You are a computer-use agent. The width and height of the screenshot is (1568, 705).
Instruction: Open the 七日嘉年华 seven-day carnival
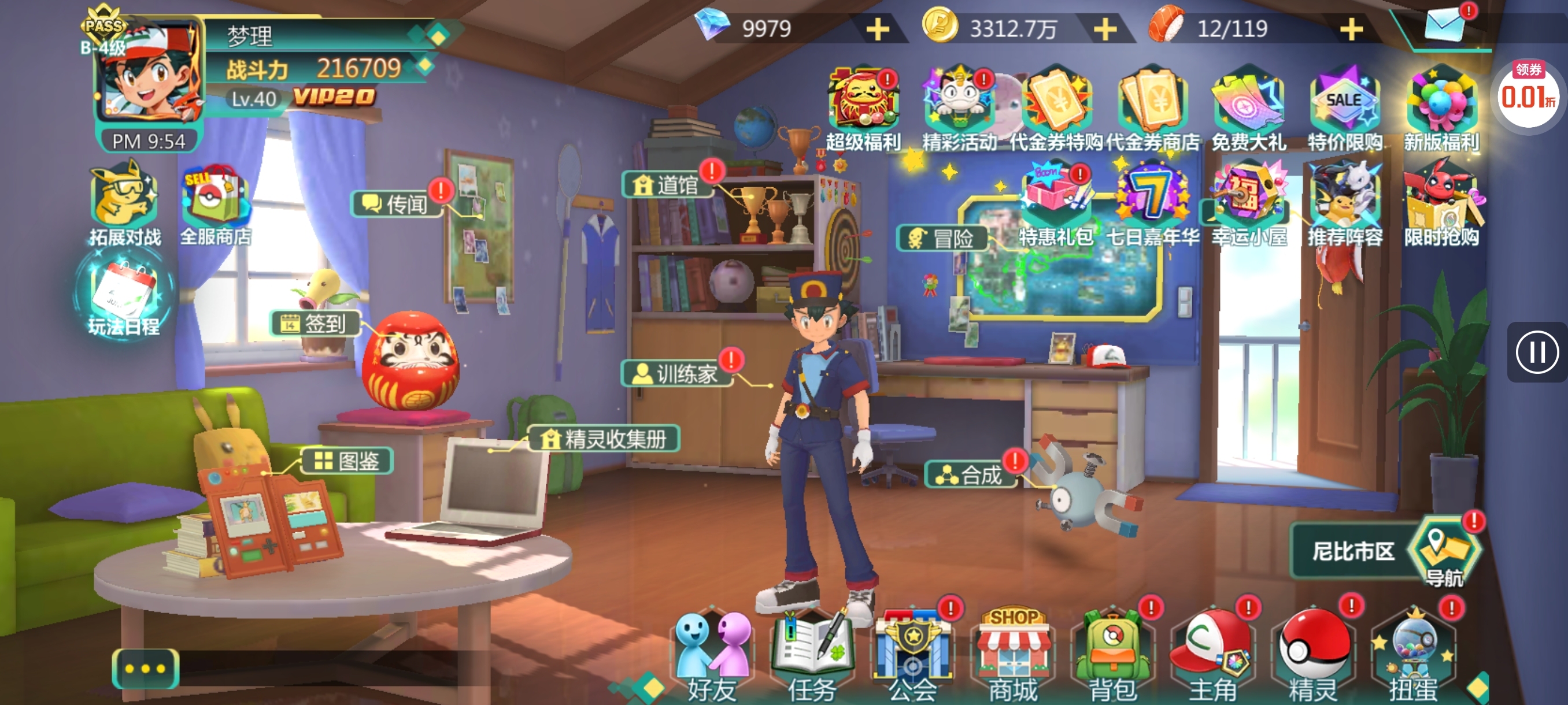tap(1152, 204)
